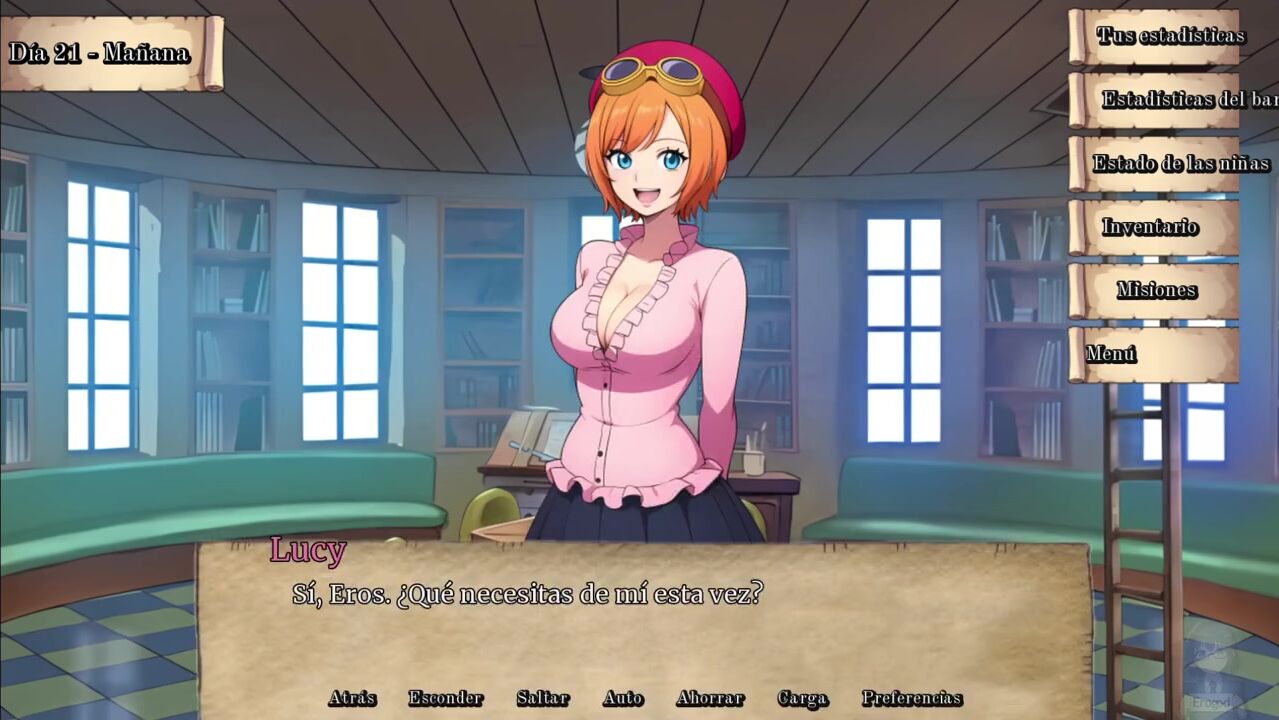Hide the dialogue with Esconder
This screenshot has height=720, width=1279.
tap(445, 699)
